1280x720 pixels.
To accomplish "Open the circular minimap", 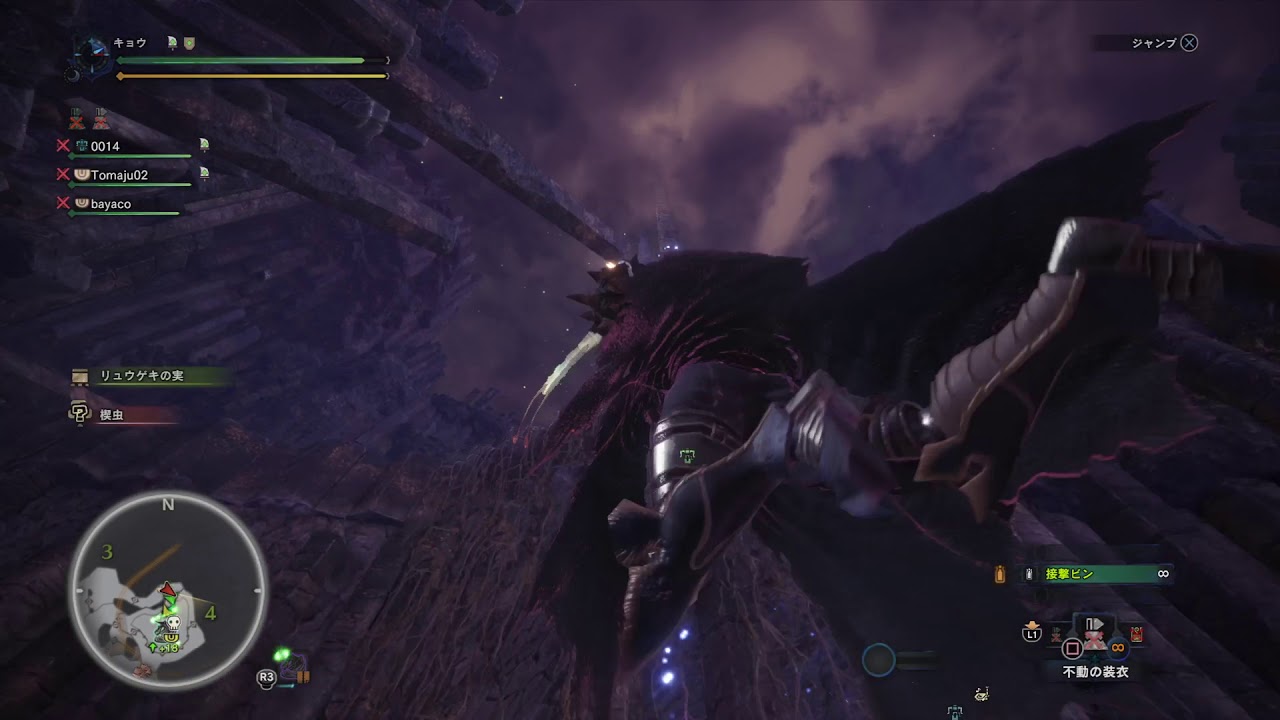I will [x=168, y=592].
